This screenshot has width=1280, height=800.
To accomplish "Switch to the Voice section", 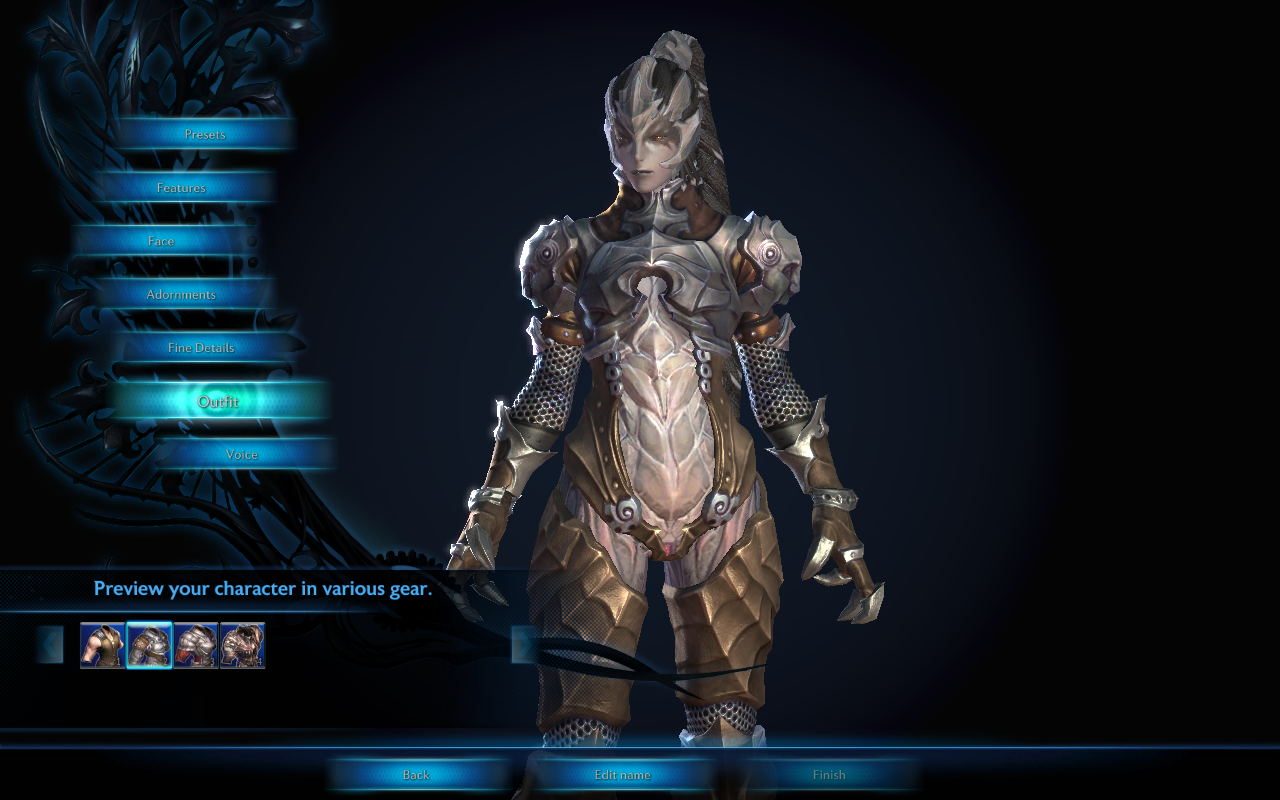I will [242, 454].
